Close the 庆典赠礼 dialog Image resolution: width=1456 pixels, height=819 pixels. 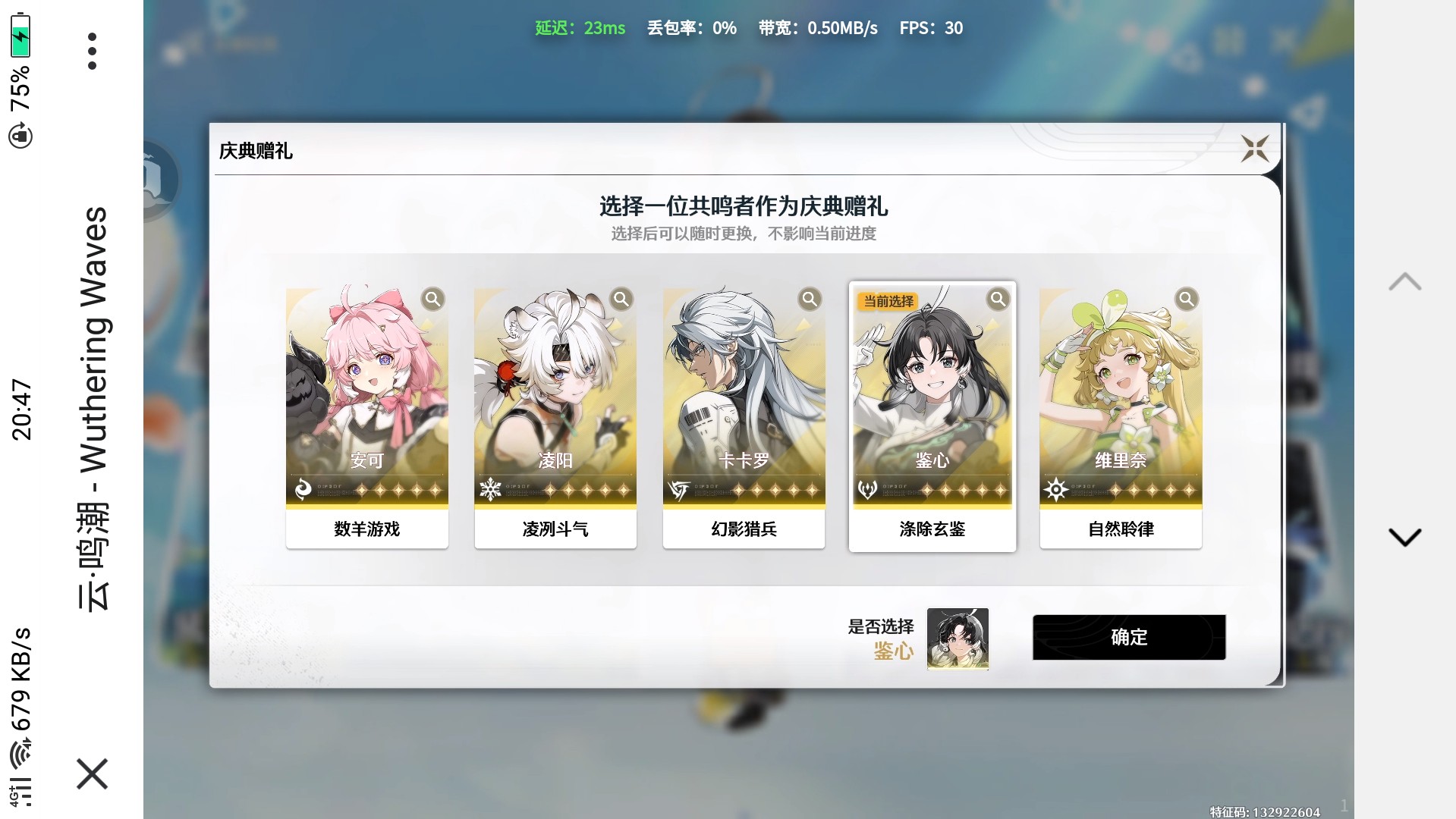coord(1254,149)
